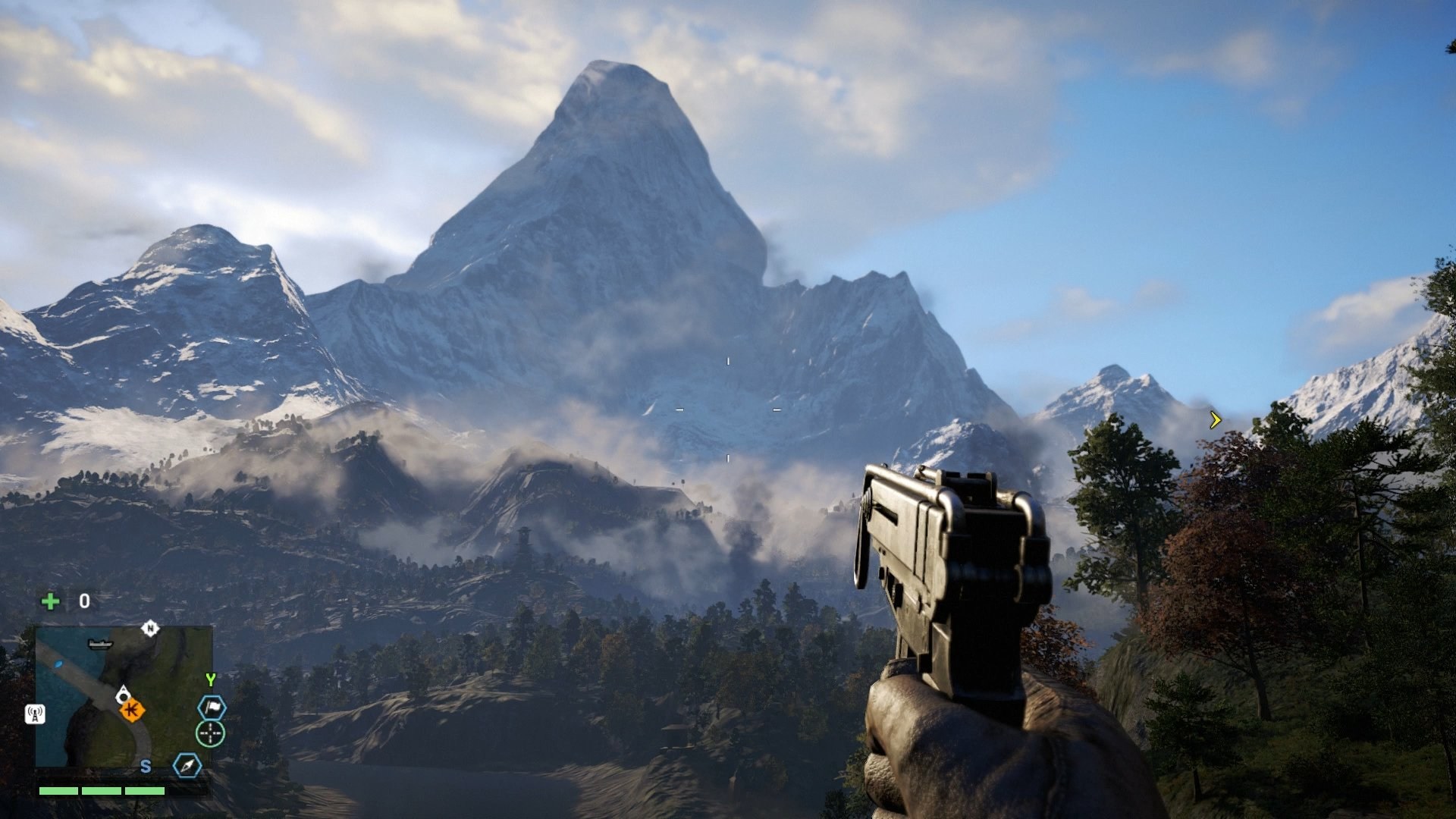Screen dimensions: 1456x819
Task: Click the blue marker in the minimap water
Action: (58, 664)
